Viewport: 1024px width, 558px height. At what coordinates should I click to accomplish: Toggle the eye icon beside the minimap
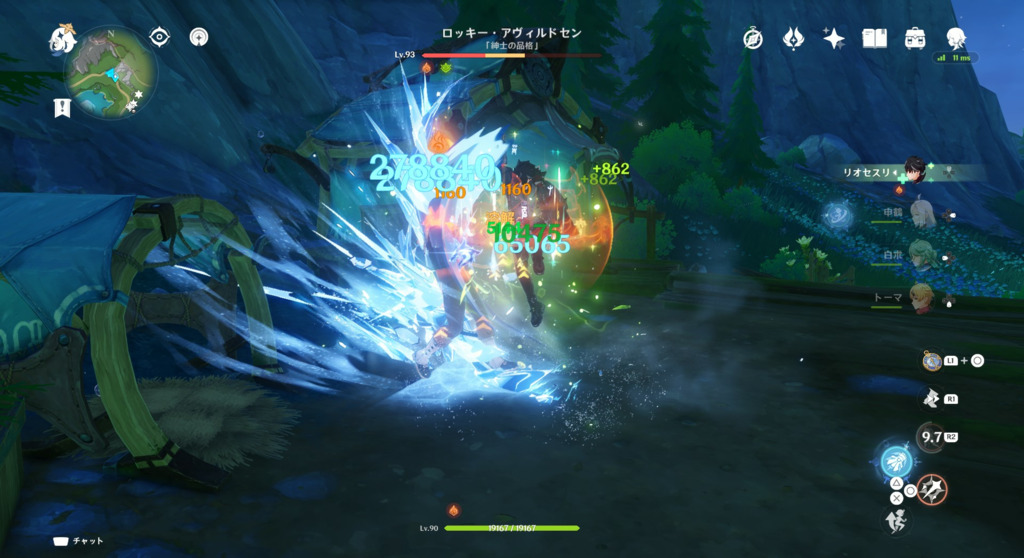159,37
